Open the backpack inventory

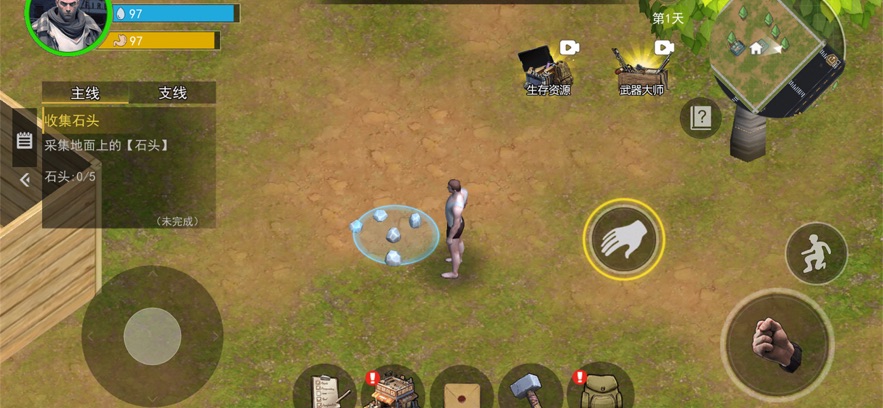pos(600,388)
